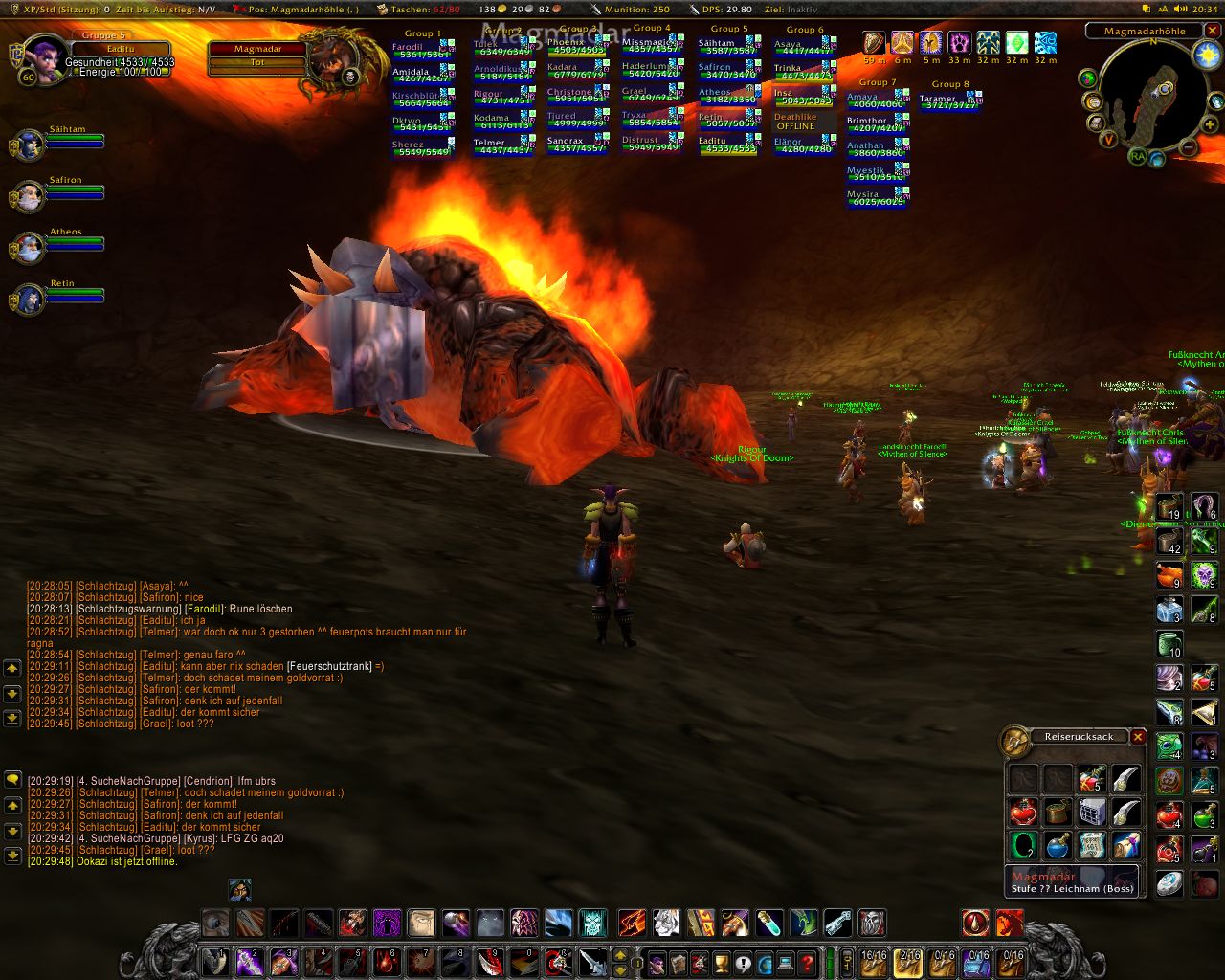Image resolution: width=1225 pixels, height=980 pixels.
Task: Close the Magmadarhöhle minimap header
Action: pyautogui.click(x=1211, y=31)
